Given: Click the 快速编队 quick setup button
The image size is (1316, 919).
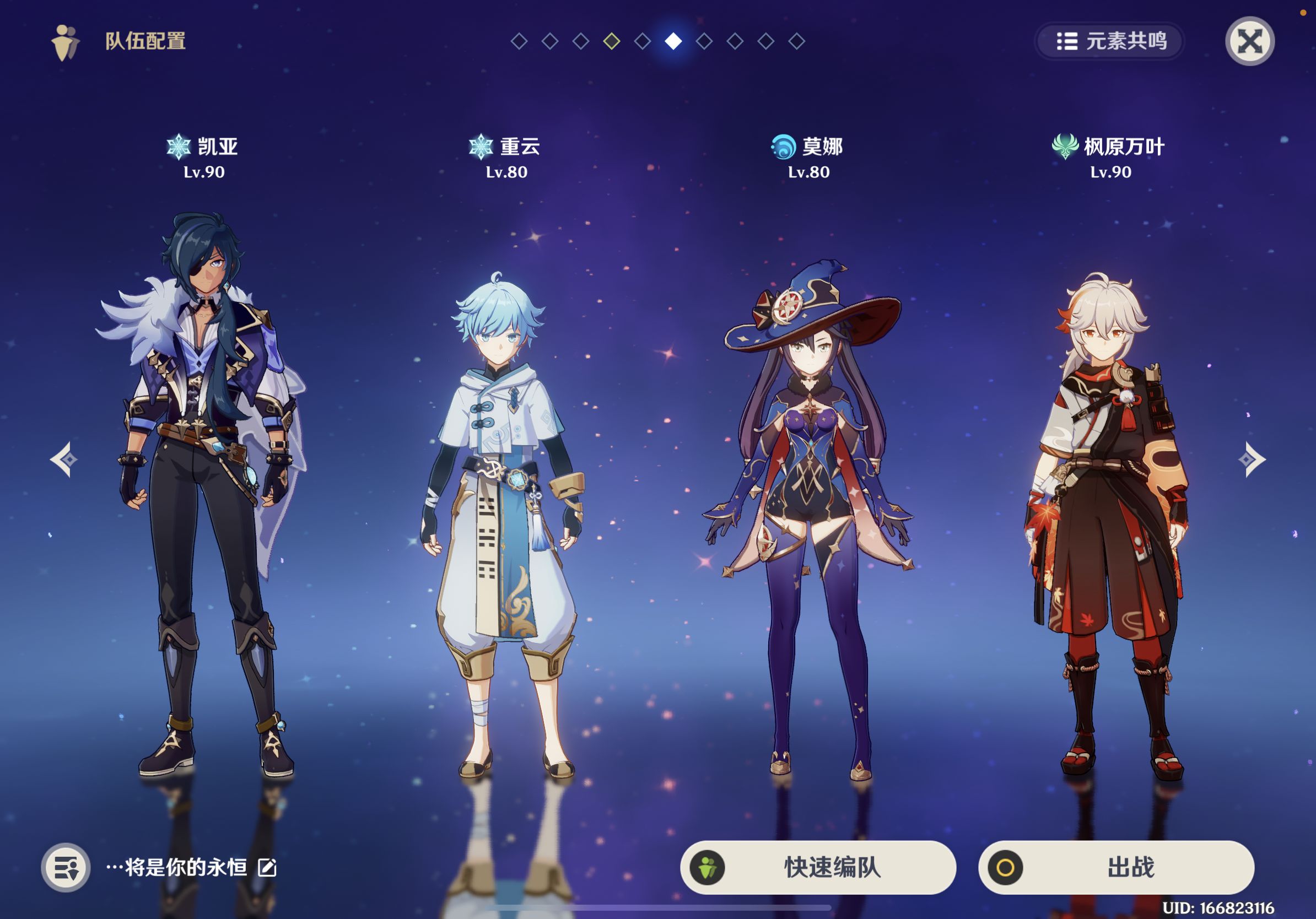Looking at the screenshot, I should click(x=818, y=867).
